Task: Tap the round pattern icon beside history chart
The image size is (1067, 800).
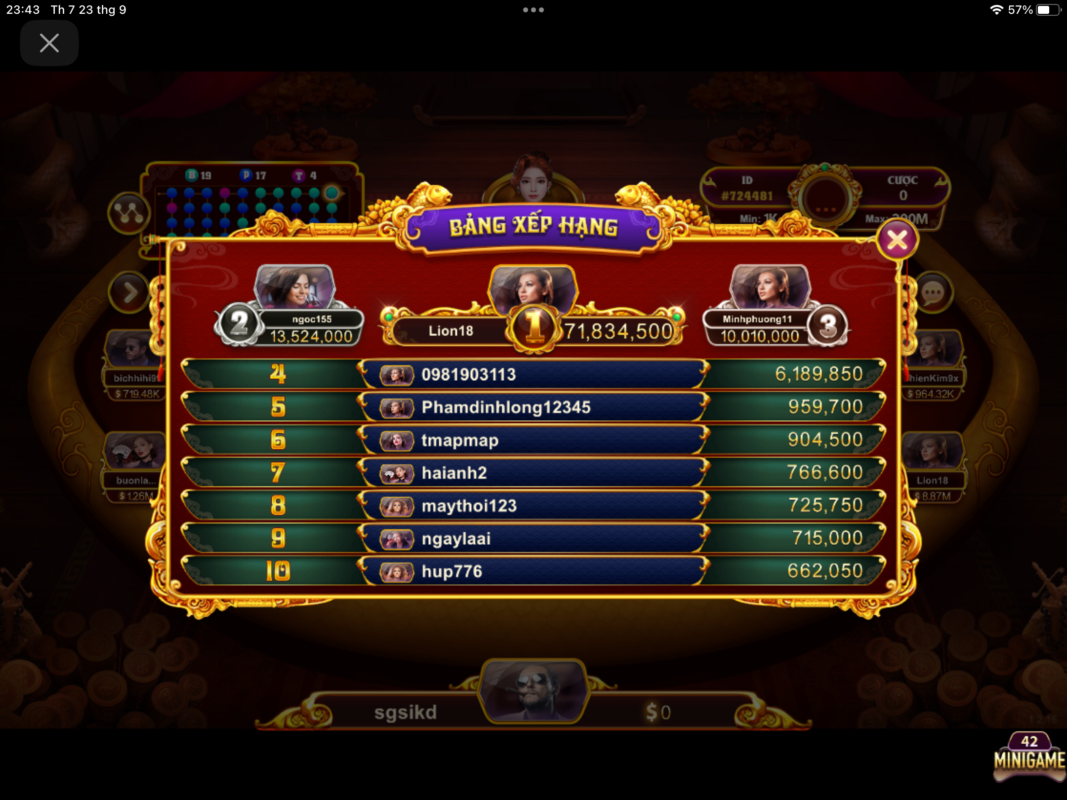Action: pos(129,212)
